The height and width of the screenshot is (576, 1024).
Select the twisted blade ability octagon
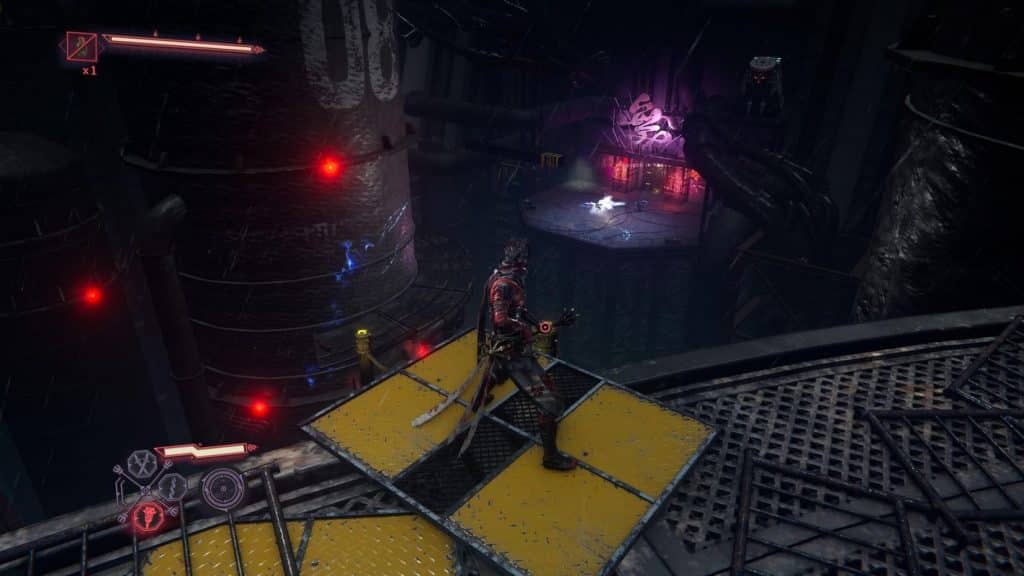(x=171, y=487)
